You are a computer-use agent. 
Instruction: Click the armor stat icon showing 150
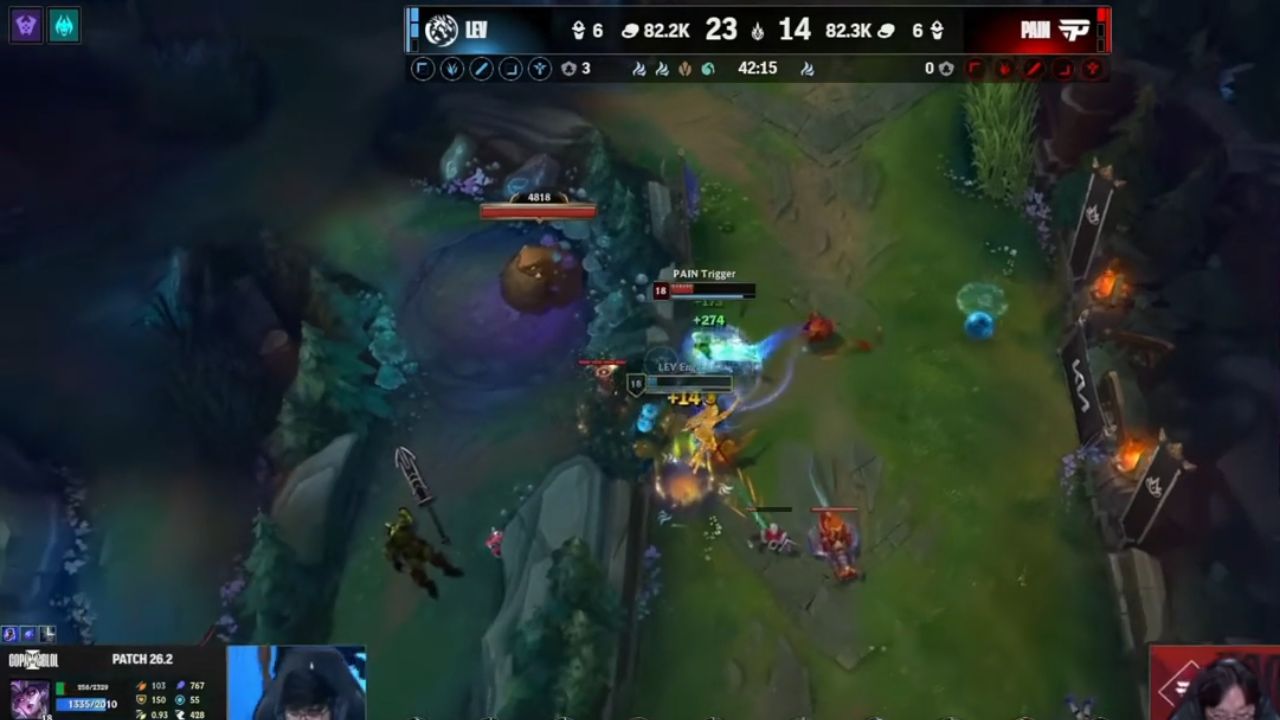click(x=142, y=699)
